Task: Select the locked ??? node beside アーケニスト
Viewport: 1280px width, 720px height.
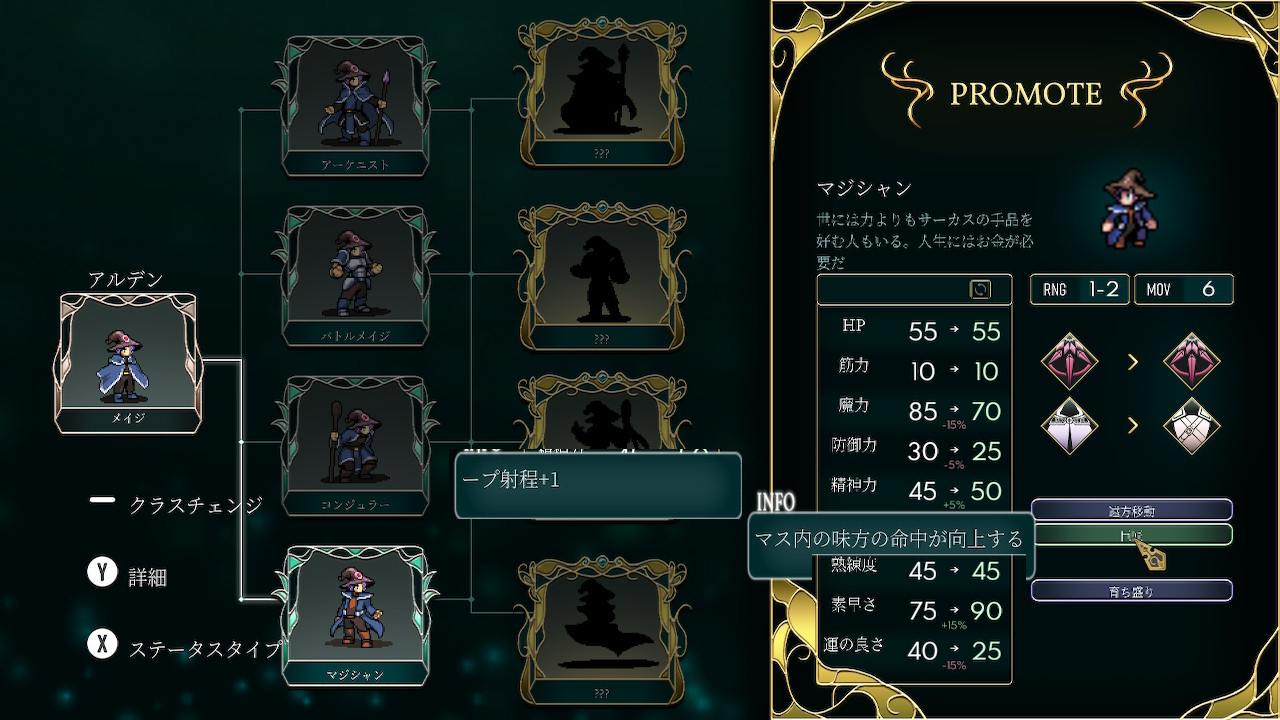Action: click(x=600, y=95)
